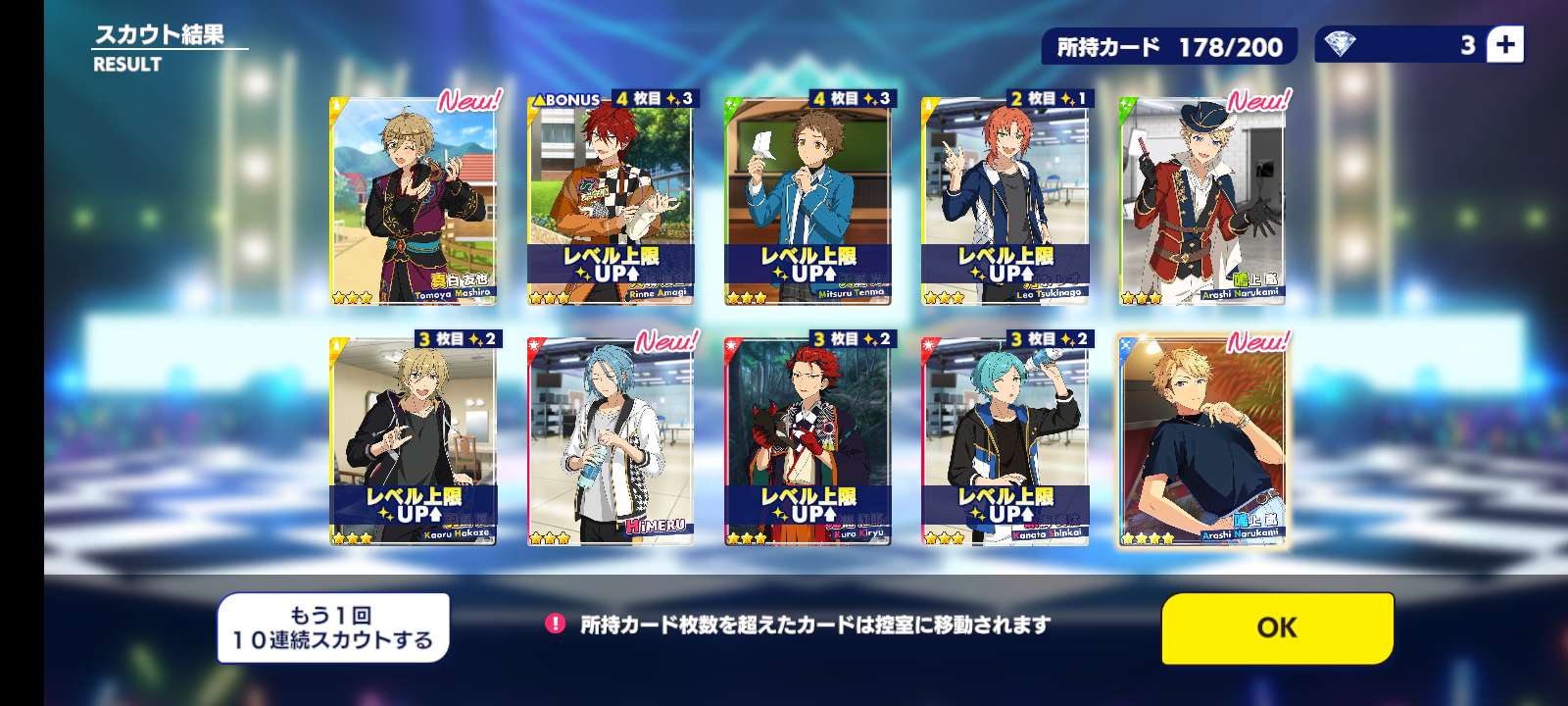The image size is (1568, 706).
Task: Select the Kaoru Hakaze card
Action: [x=414, y=441]
